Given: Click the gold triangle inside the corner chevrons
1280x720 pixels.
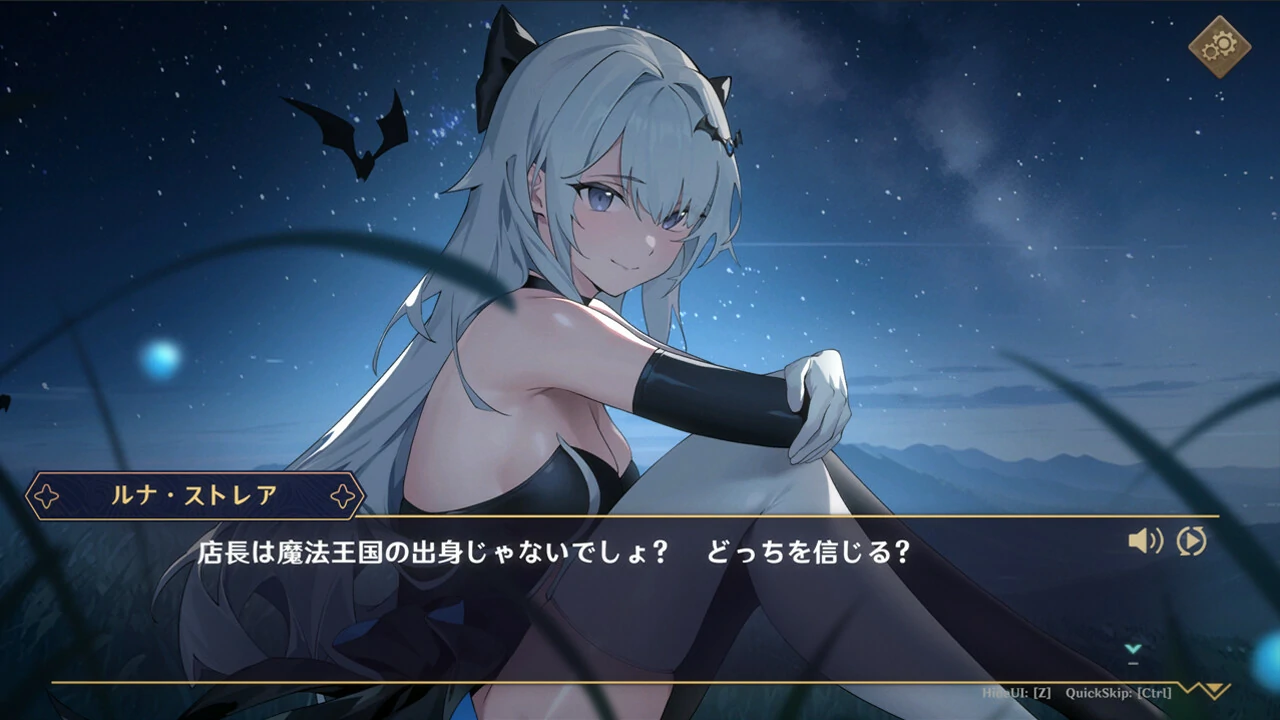Looking at the screenshot, I should [x=1213, y=687].
